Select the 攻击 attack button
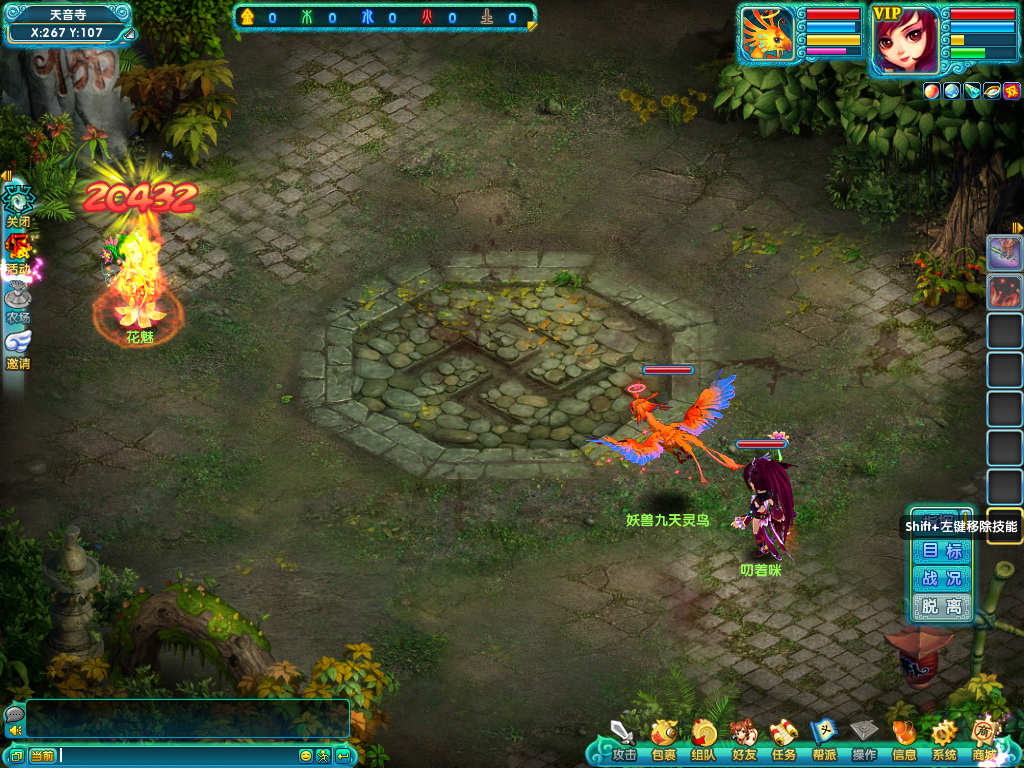 point(624,738)
